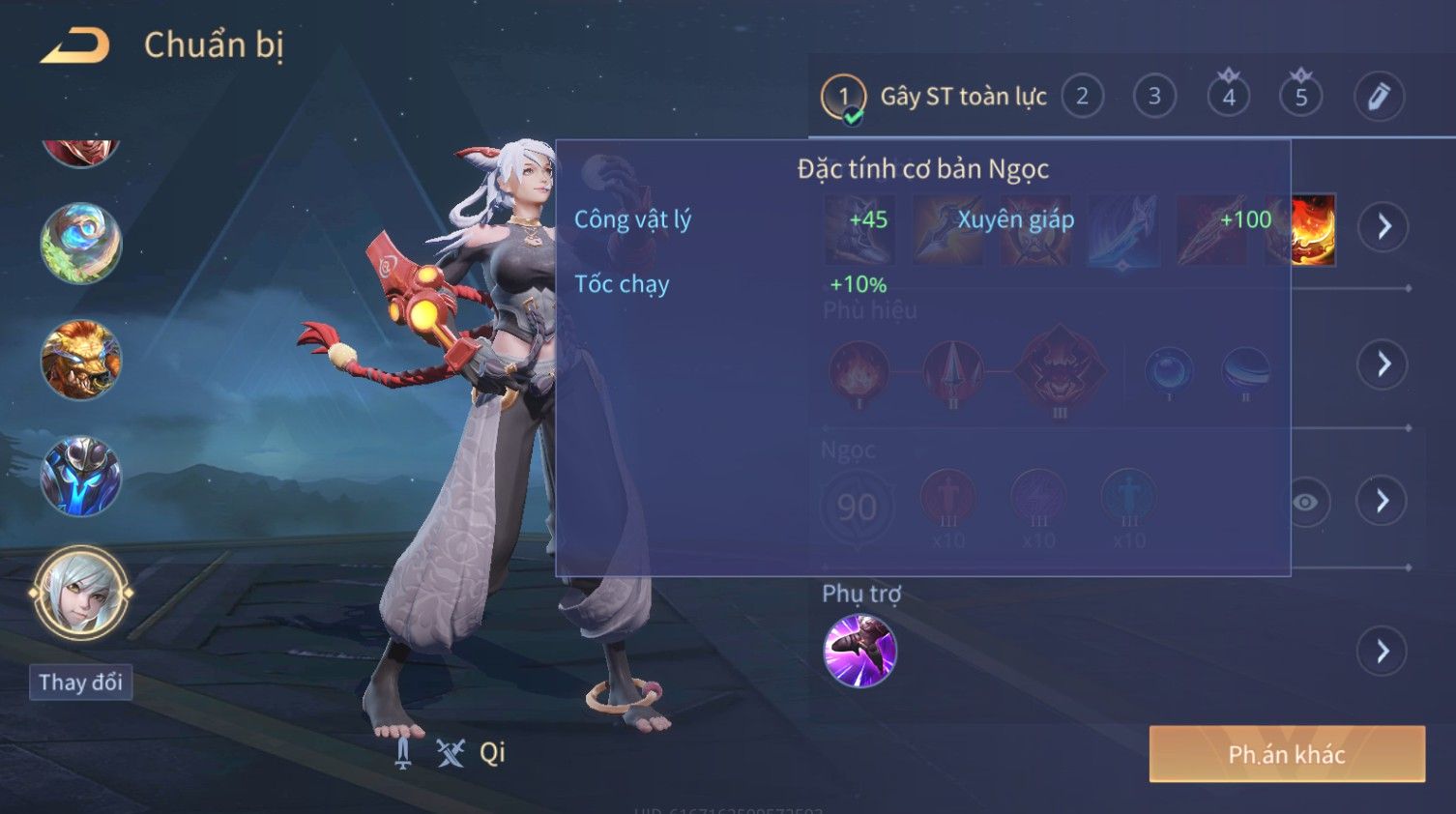Switch to preset slot 3

[x=1154, y=97]
